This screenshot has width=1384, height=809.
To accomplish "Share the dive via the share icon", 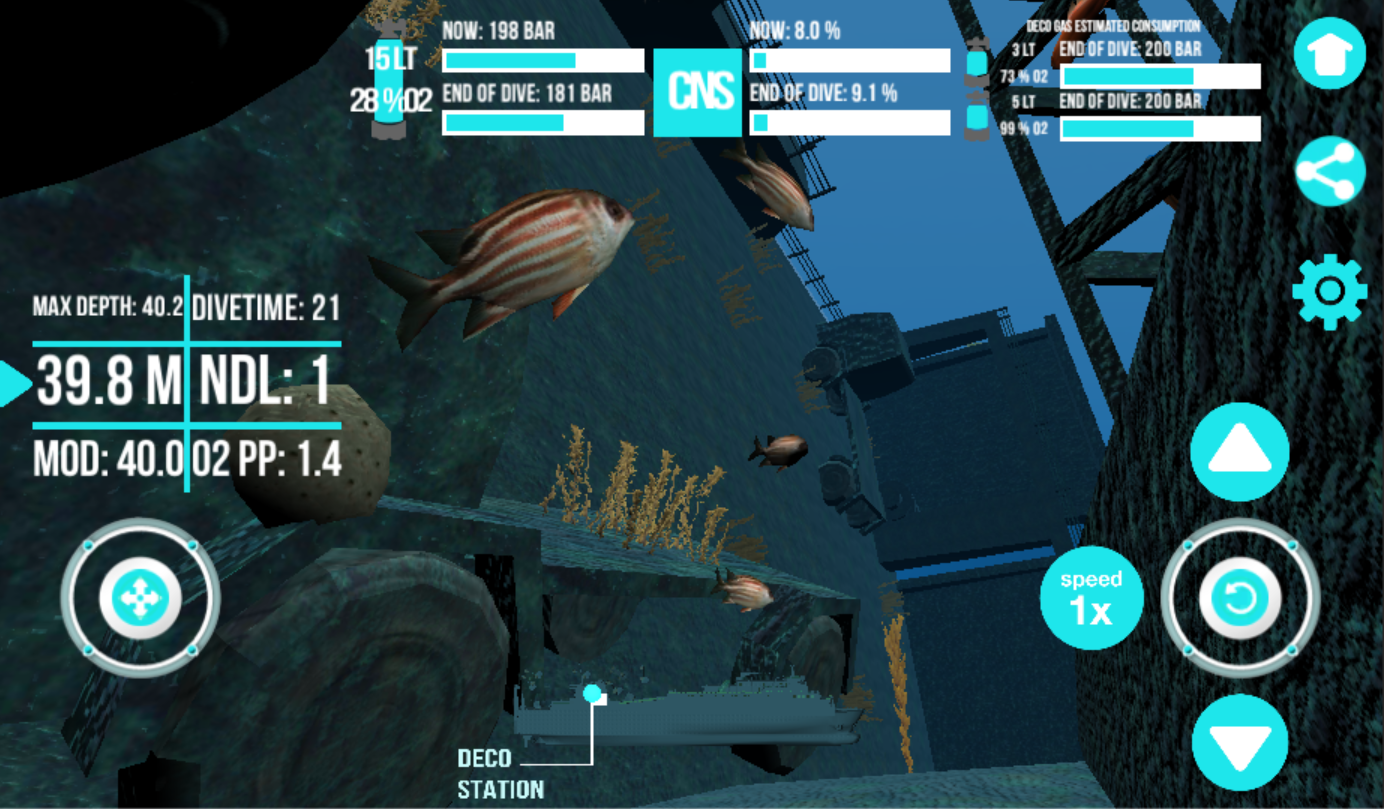I will pos(1330,170).
